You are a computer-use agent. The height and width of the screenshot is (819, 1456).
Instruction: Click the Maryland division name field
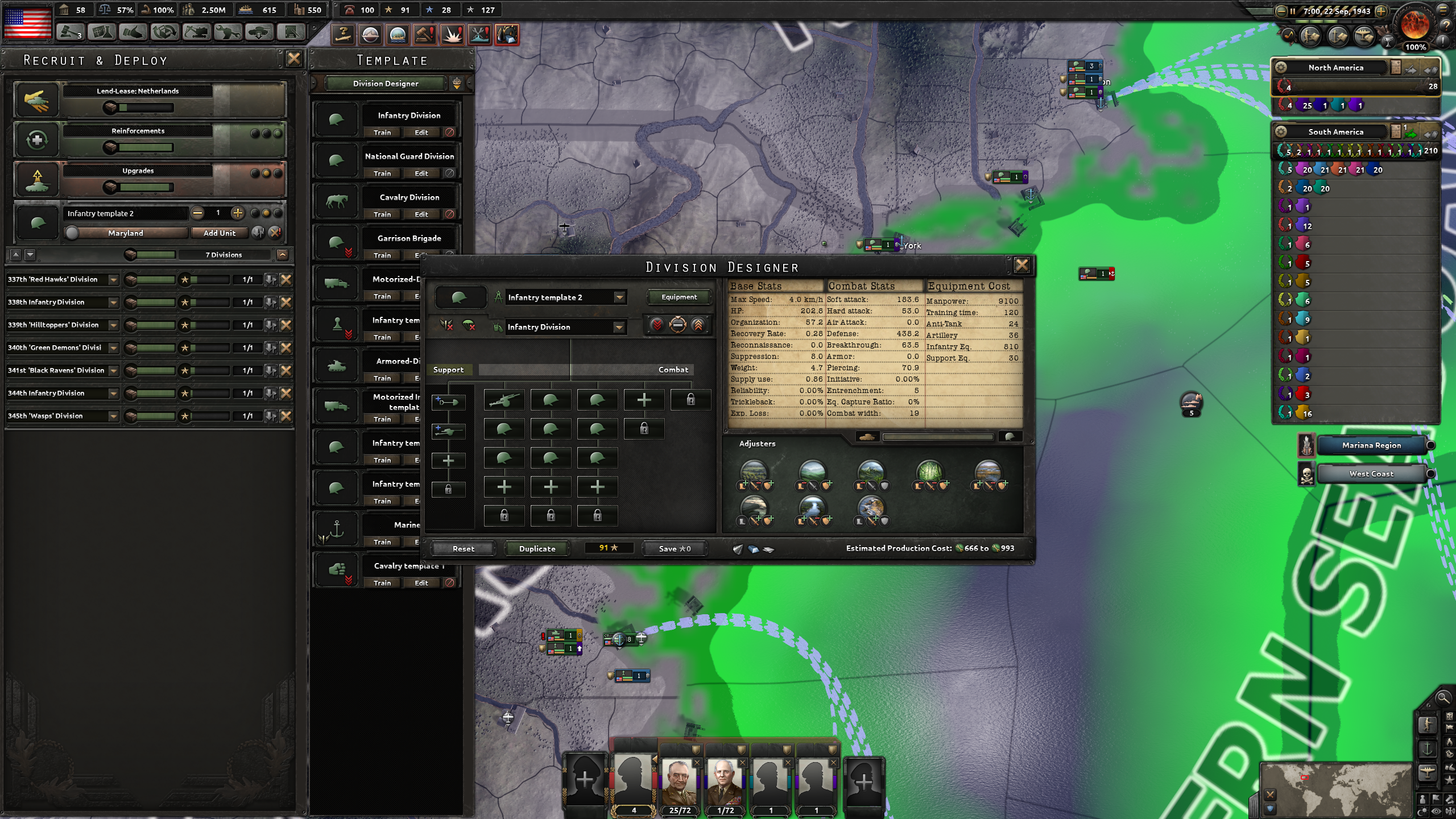[126, 233]
